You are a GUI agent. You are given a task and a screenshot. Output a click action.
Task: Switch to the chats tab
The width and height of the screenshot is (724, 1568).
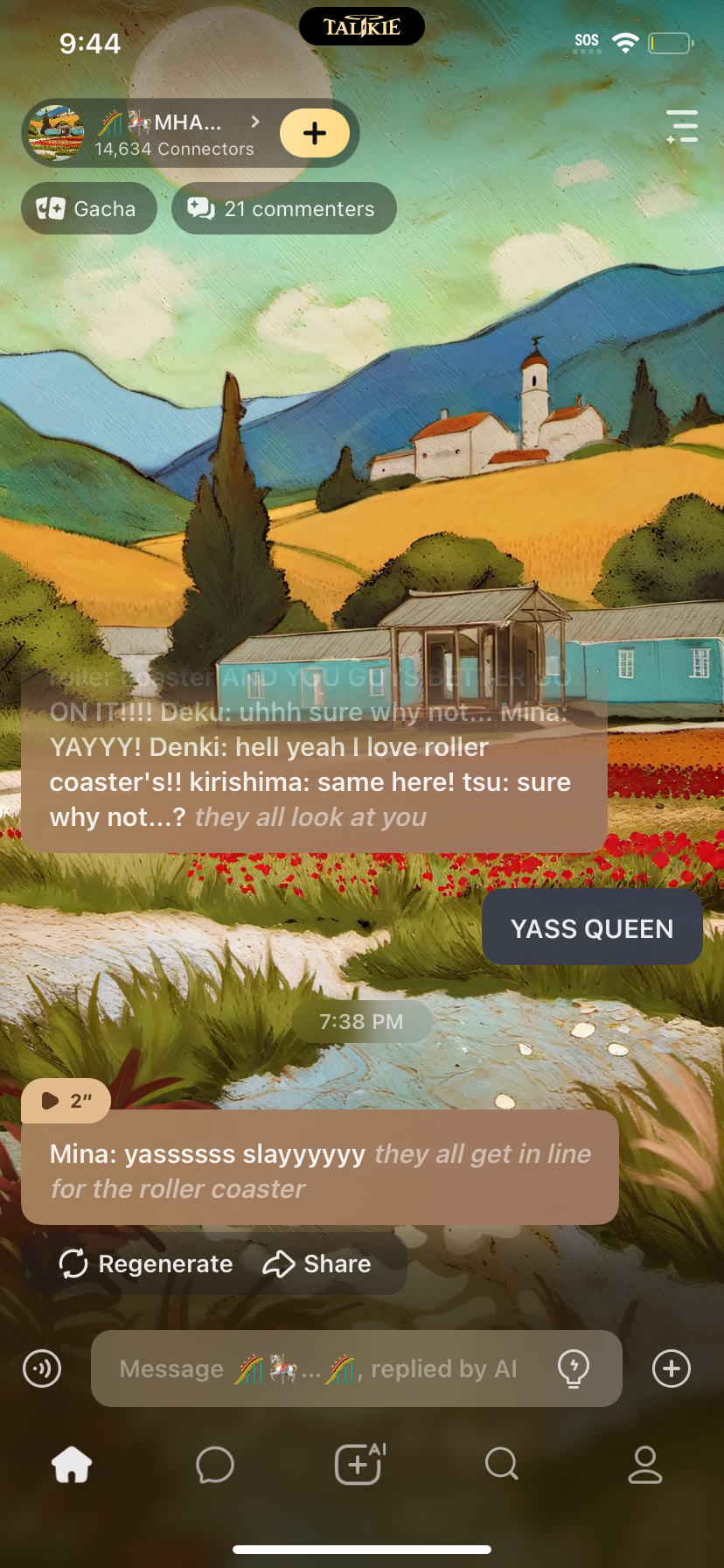[x=215, y=1464]
